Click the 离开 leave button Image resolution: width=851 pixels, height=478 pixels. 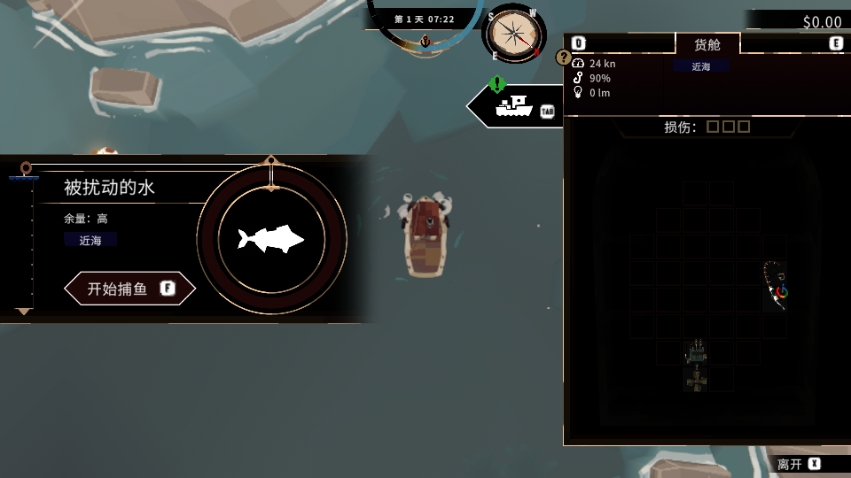[x=798, y=464]
